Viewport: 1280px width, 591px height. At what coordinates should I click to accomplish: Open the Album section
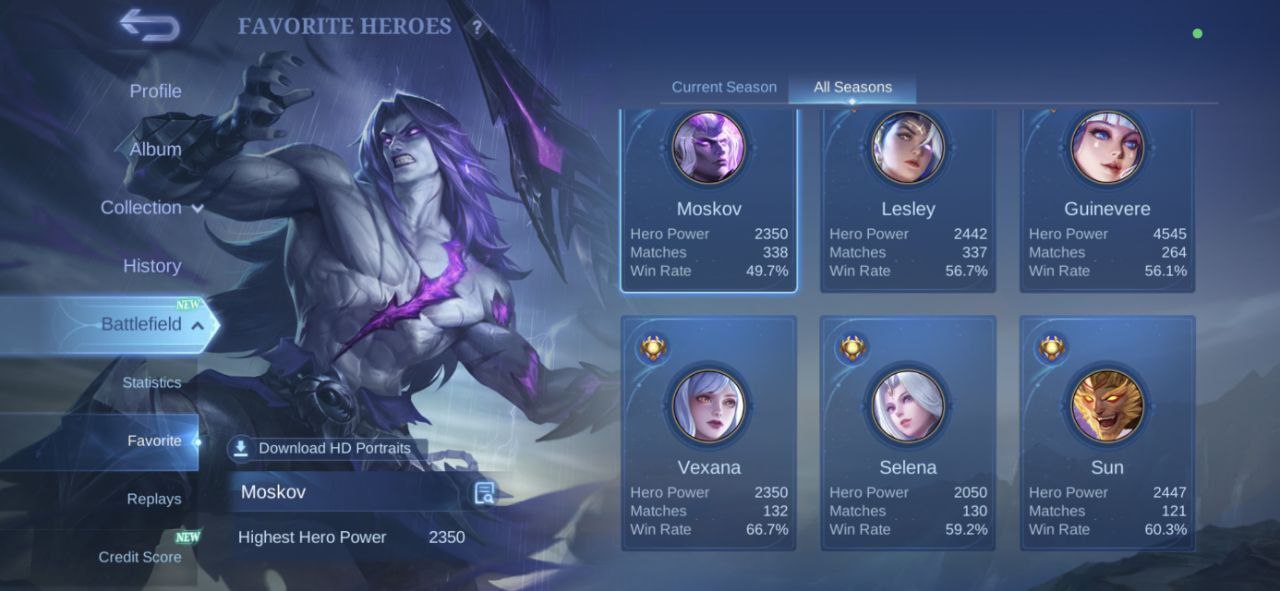tap(155, 149)
